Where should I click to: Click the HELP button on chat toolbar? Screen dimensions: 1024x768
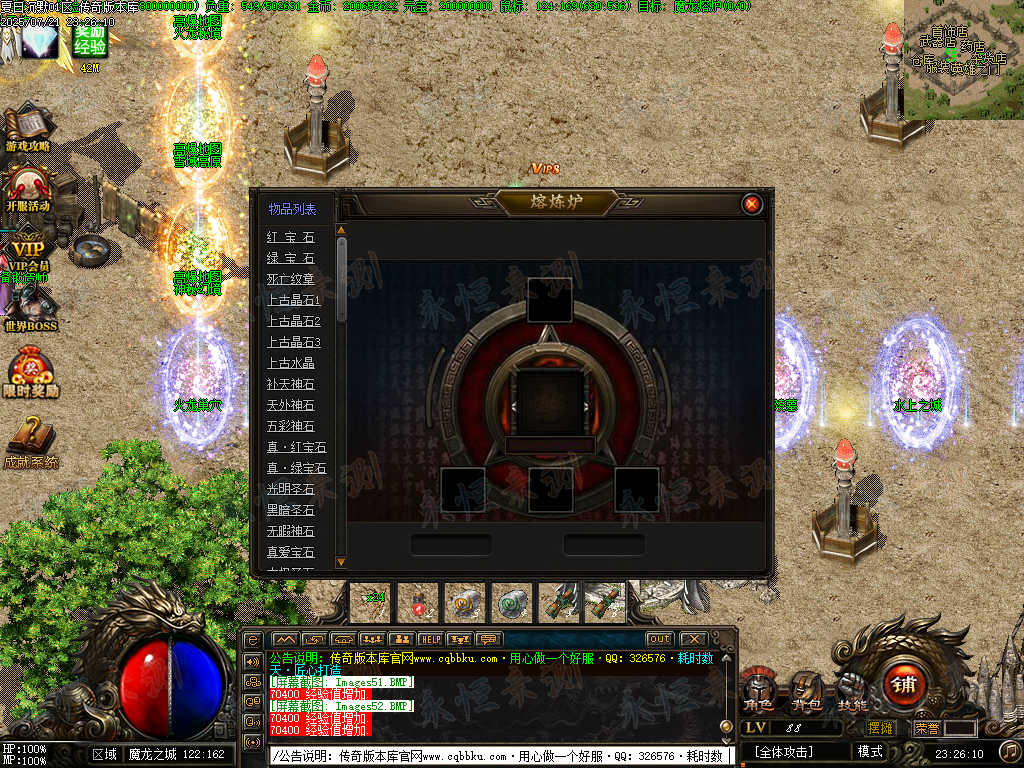(x=430, y=639)
